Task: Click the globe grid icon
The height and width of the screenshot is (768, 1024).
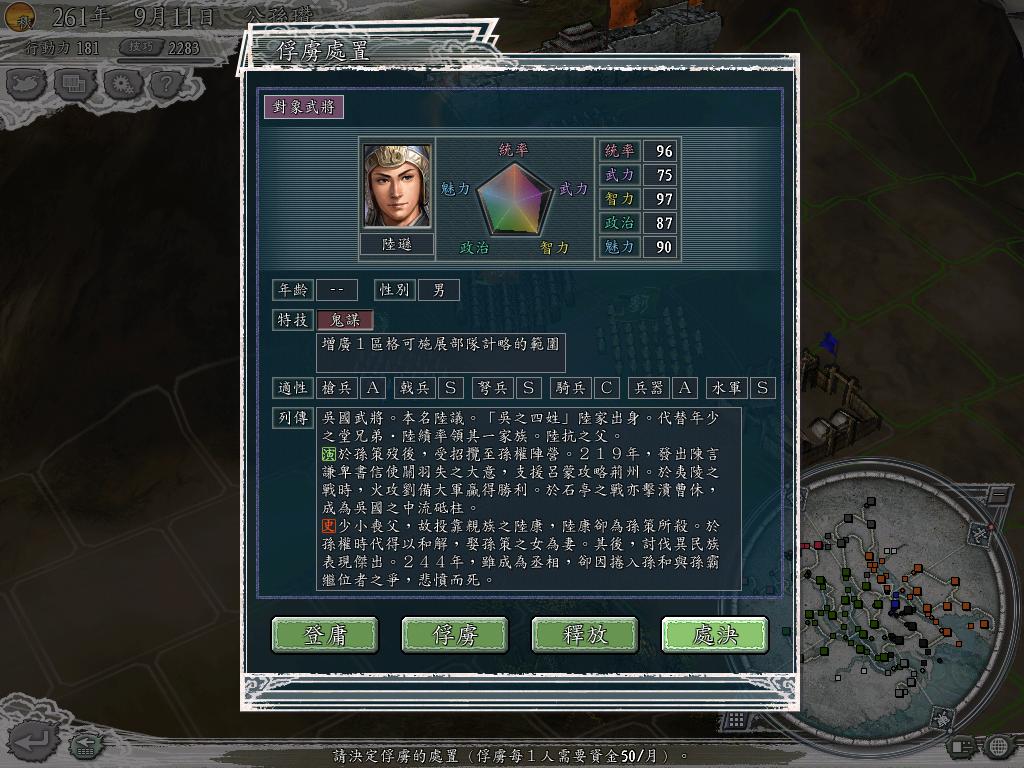Action: [998, 746]
